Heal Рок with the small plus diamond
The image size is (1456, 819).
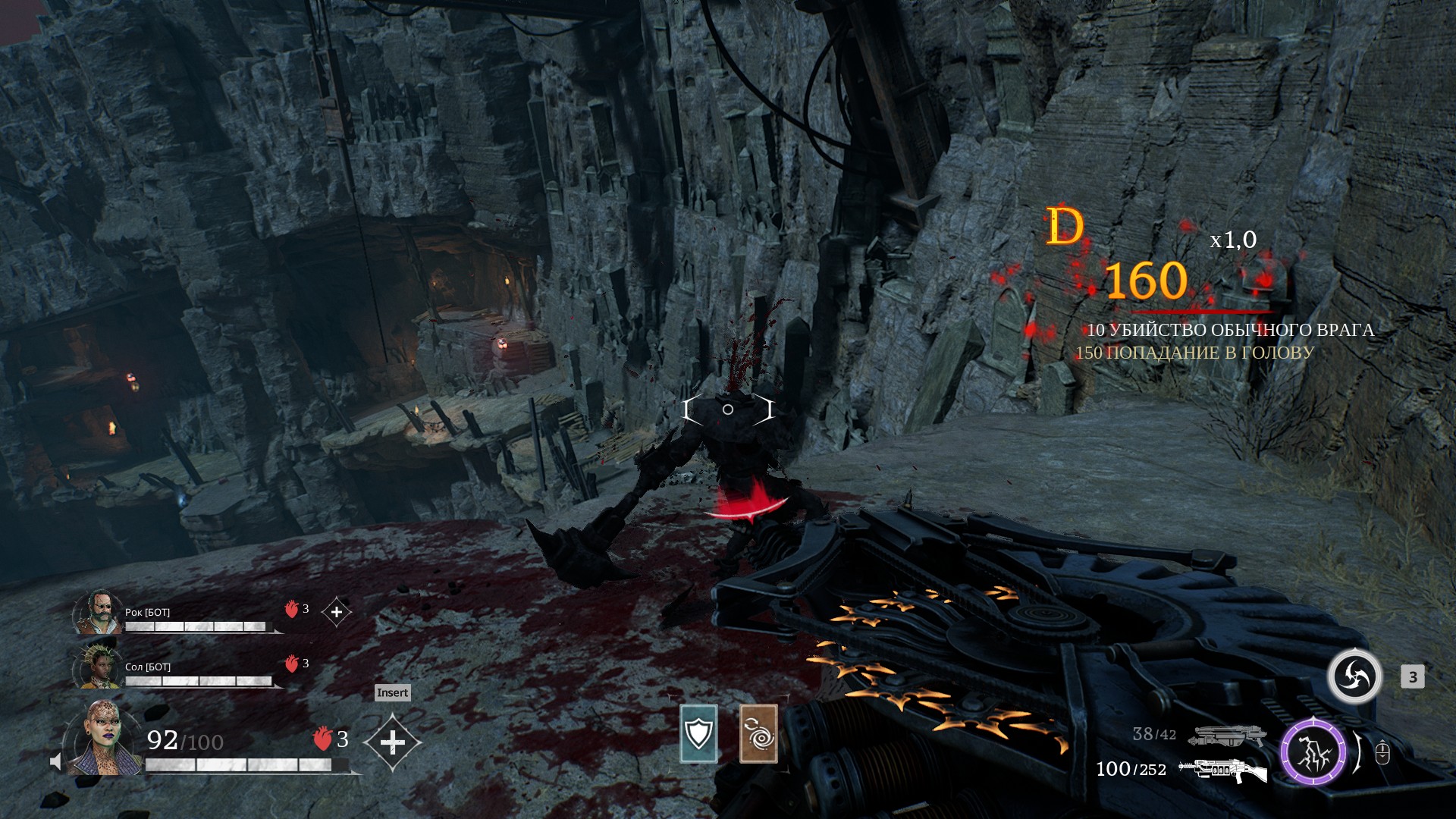pyautogui.click(x=337, y=611)
